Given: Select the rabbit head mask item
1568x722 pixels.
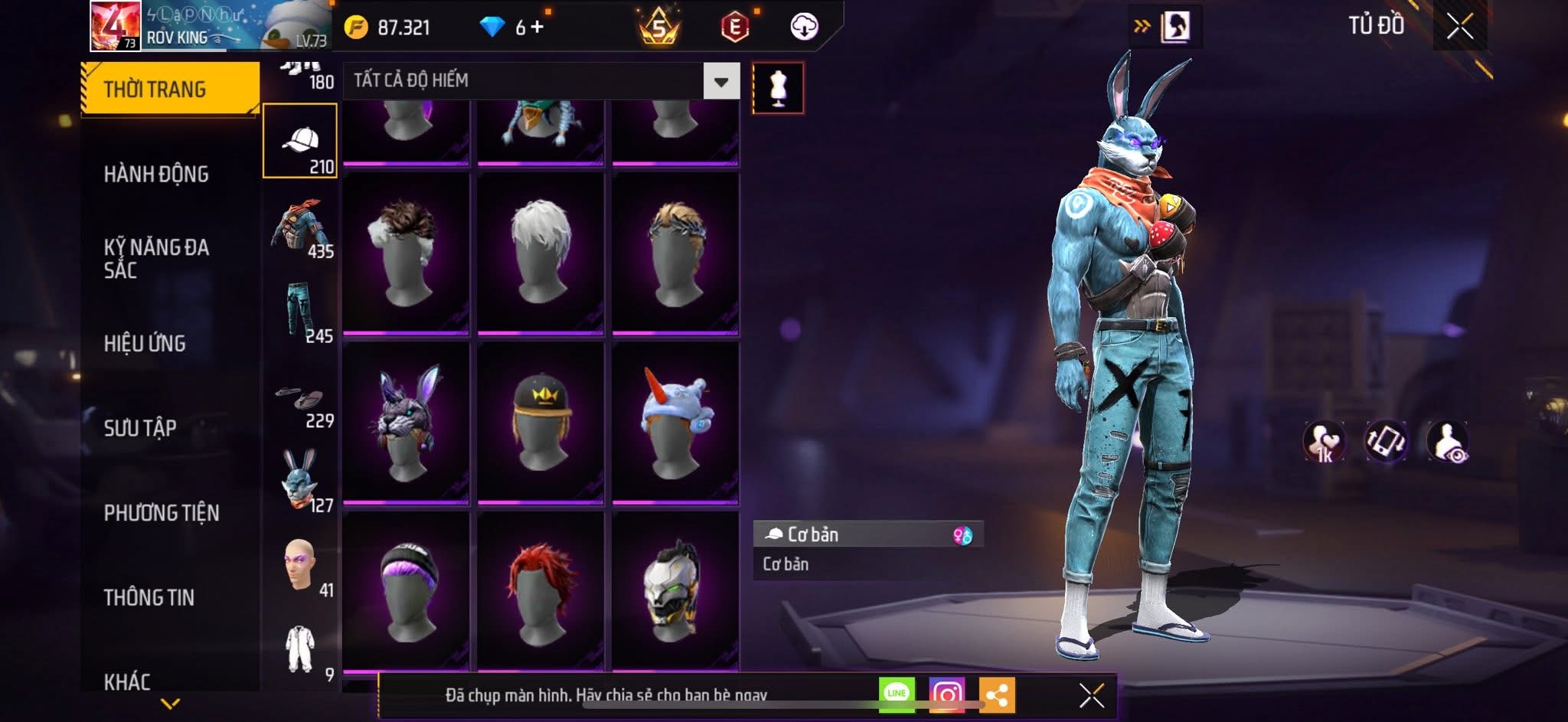Looking at the screenshot, I should (406, 421).
